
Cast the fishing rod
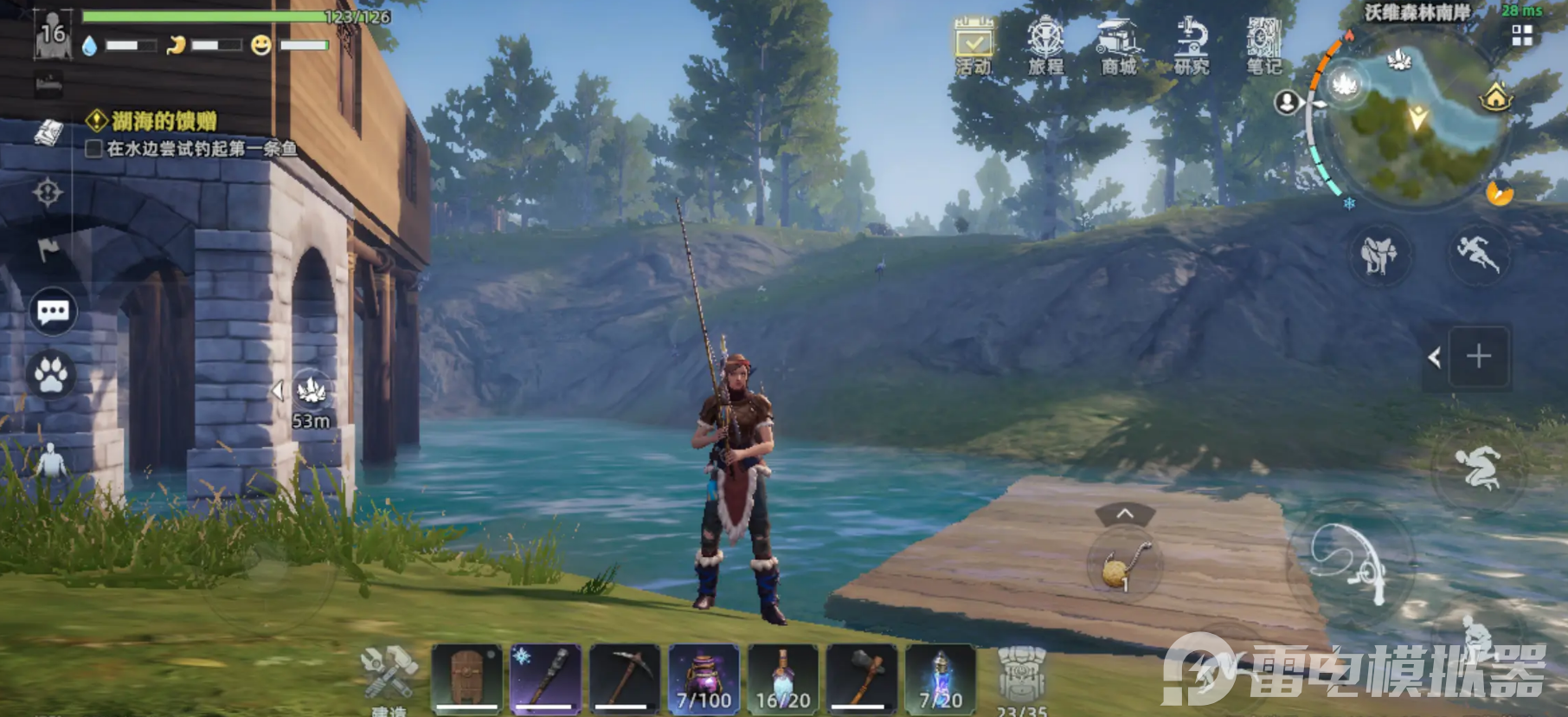click(x=1351, y=563)
